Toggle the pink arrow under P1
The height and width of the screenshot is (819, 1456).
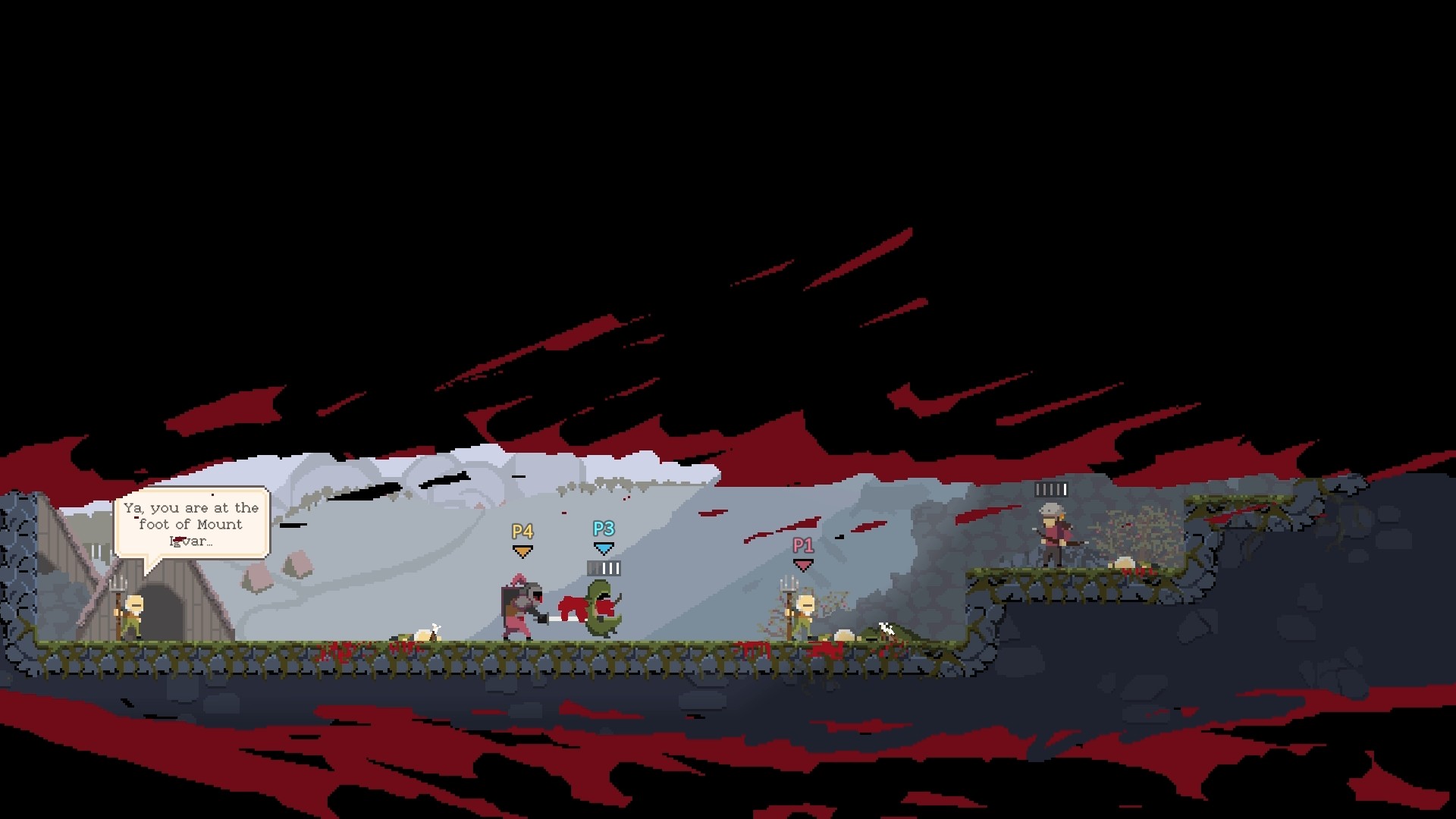pos(802,564)
